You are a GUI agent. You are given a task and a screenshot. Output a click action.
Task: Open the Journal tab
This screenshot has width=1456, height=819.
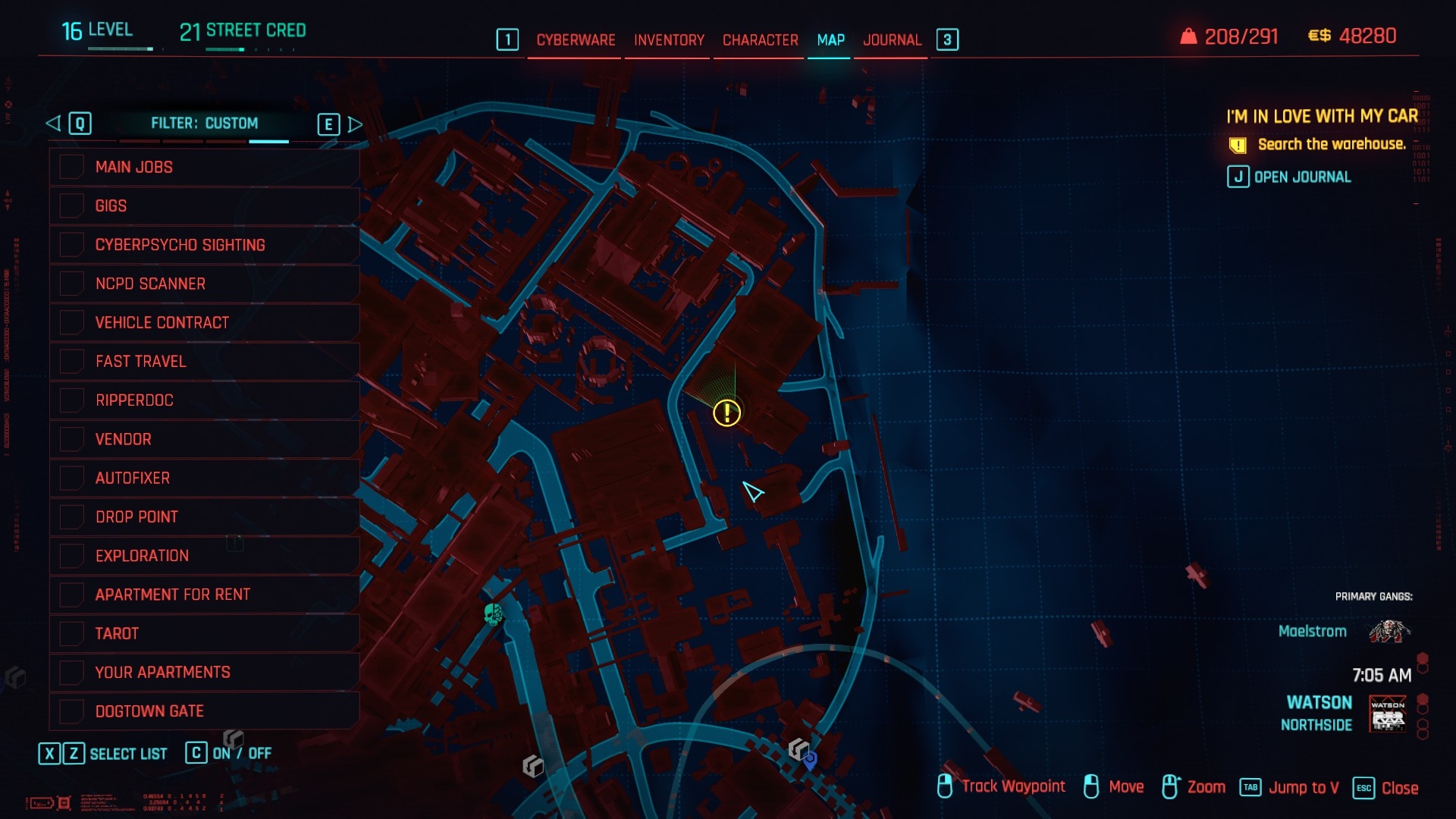[x=892, y=40]
